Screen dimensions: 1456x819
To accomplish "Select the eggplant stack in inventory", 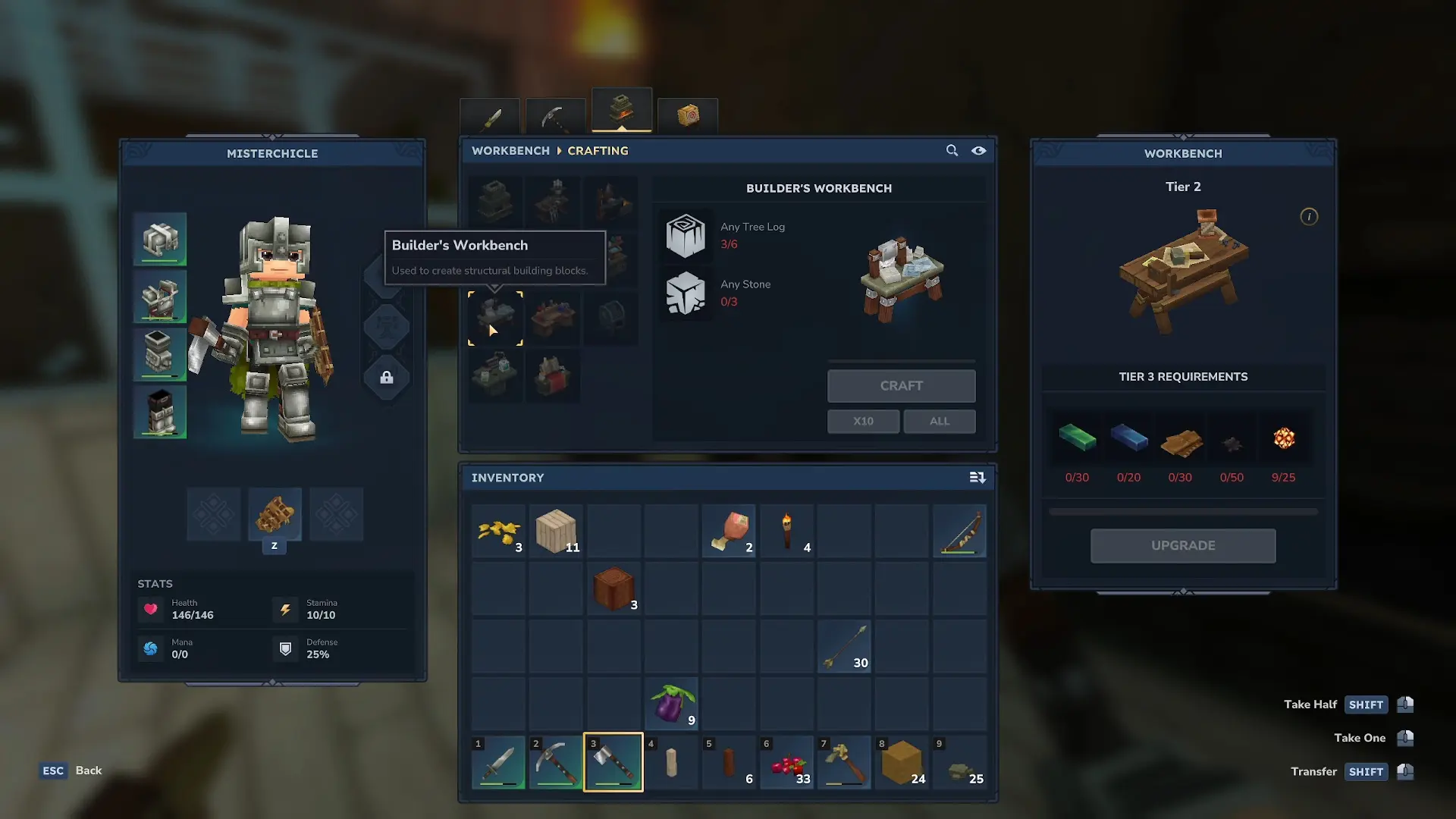I will point(671,704).
